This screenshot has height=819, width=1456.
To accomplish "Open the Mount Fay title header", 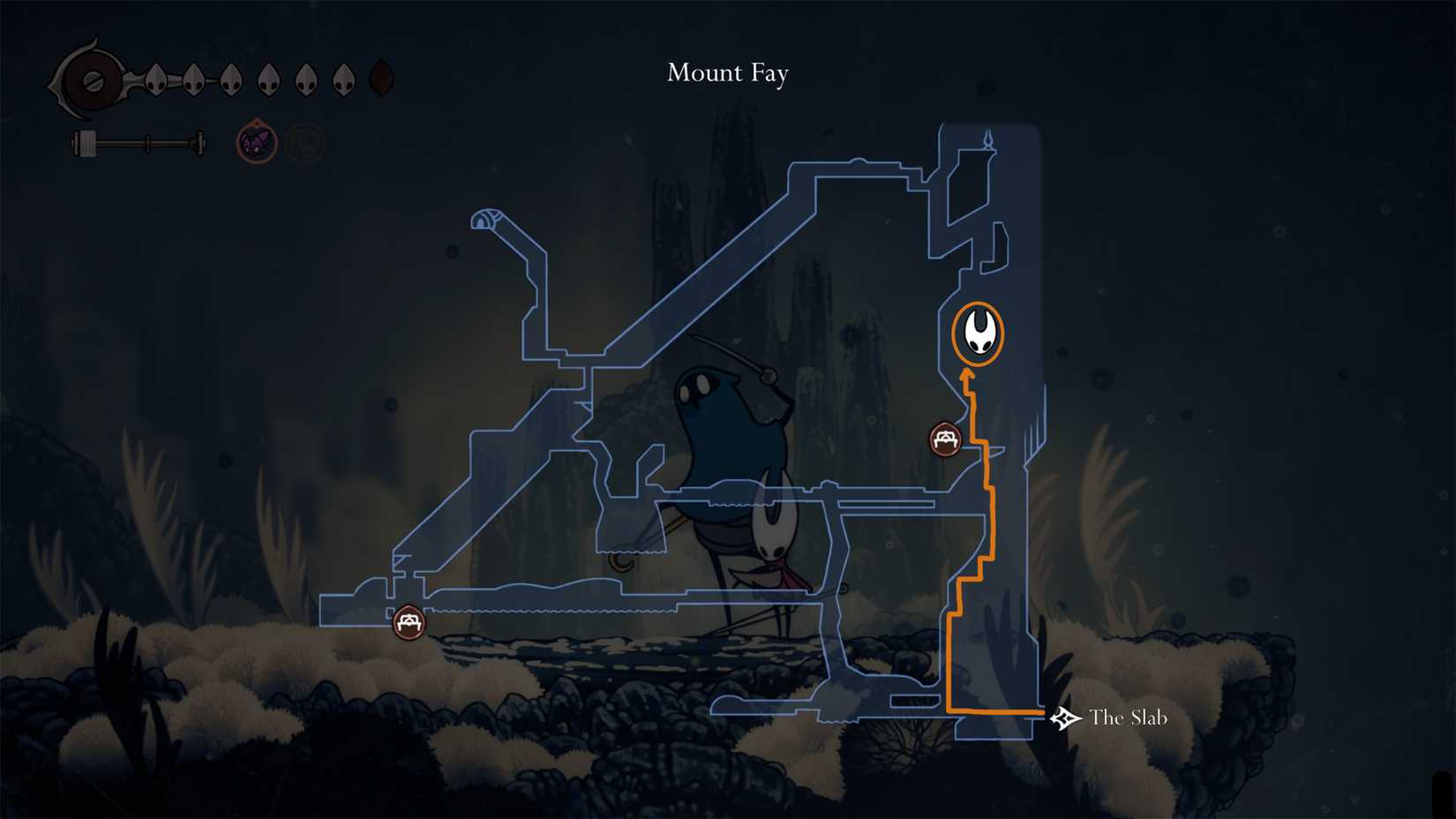I will click(x=728, y=73).
